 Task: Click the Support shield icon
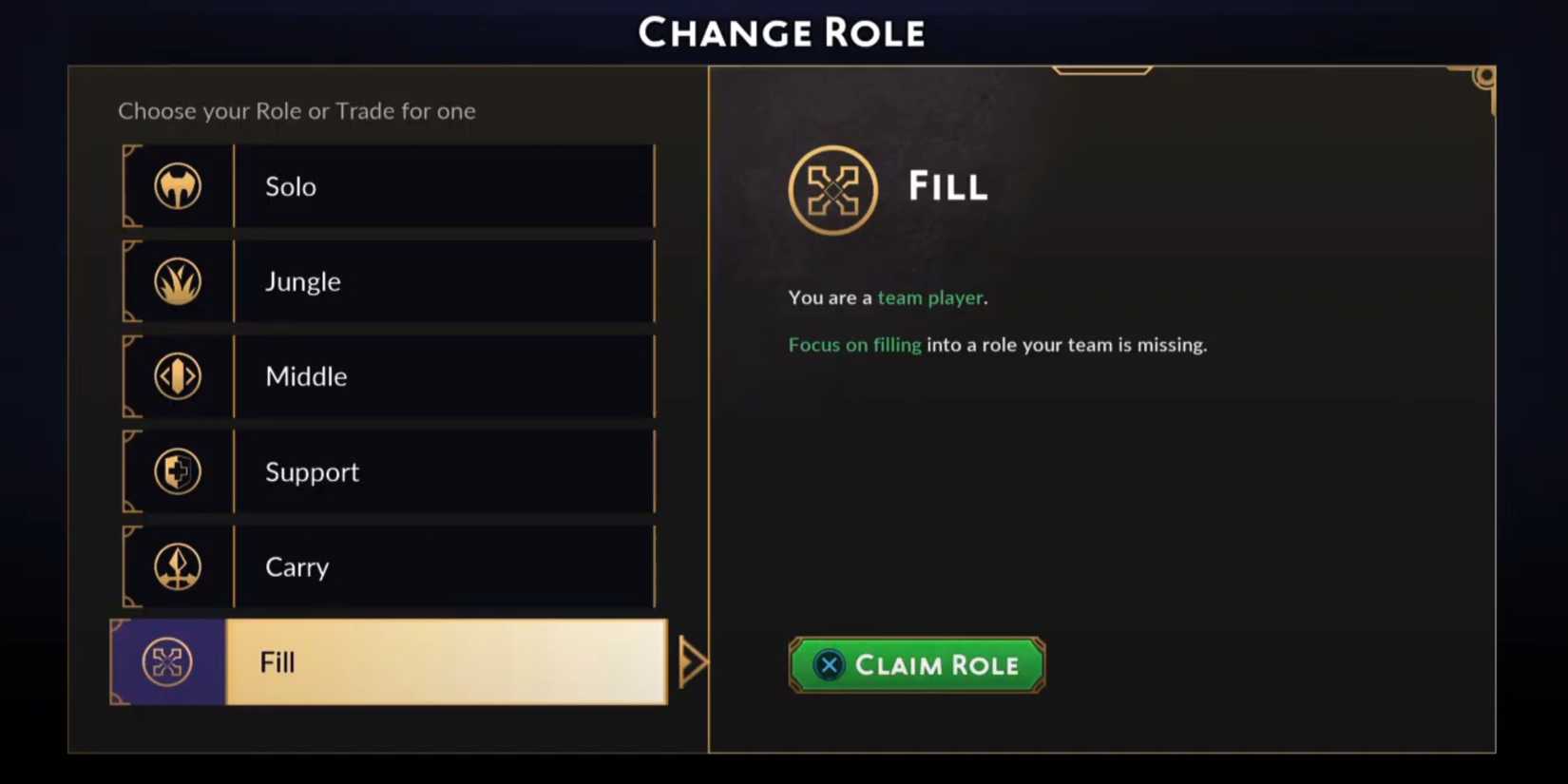177,471
